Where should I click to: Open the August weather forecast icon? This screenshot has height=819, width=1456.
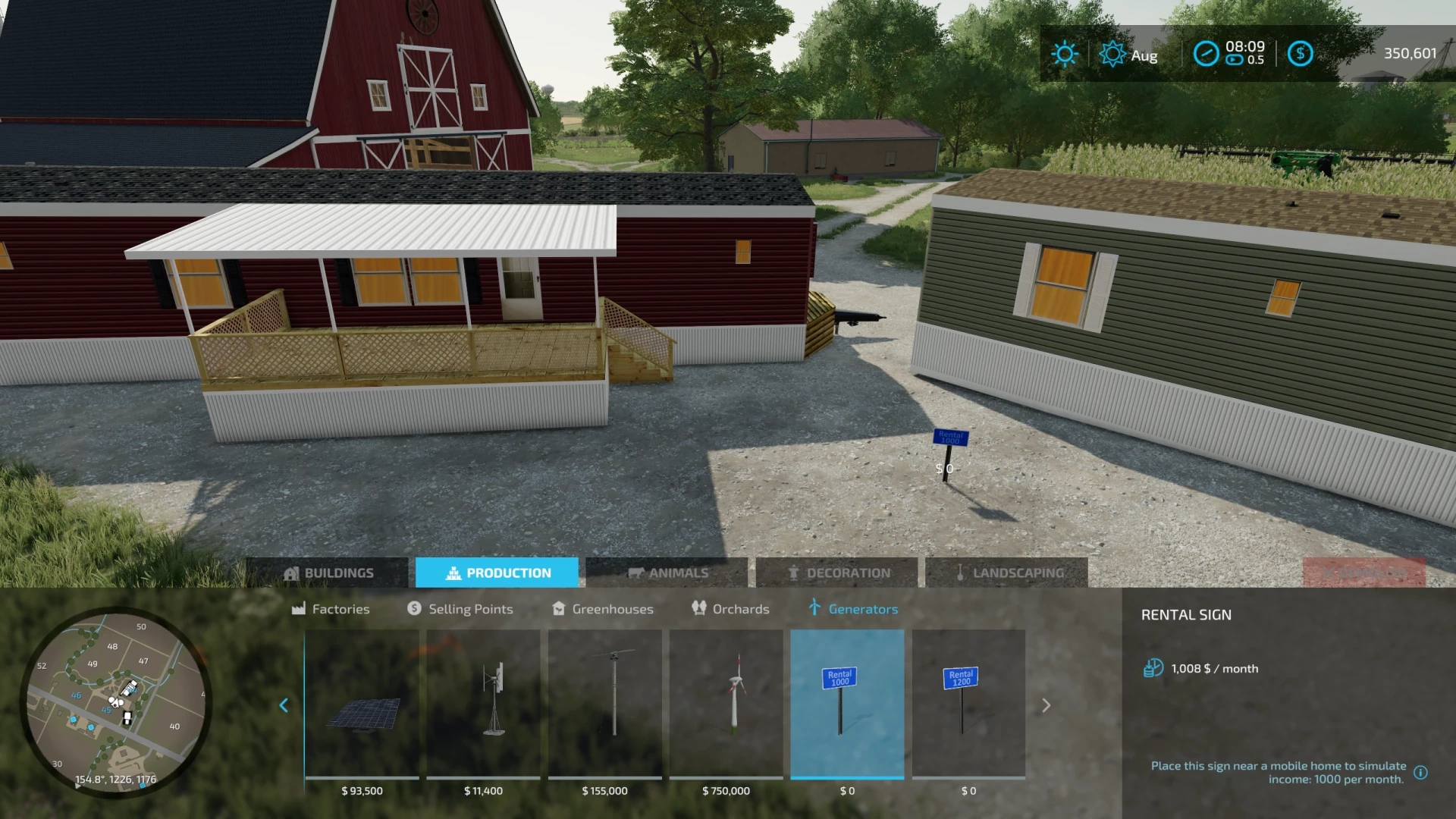1112,54
